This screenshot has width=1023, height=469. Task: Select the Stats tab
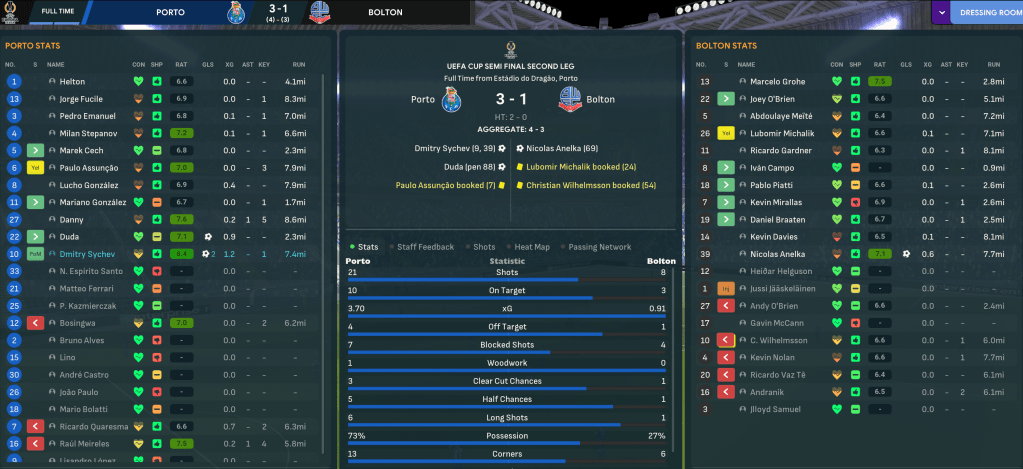click(367, 247)
